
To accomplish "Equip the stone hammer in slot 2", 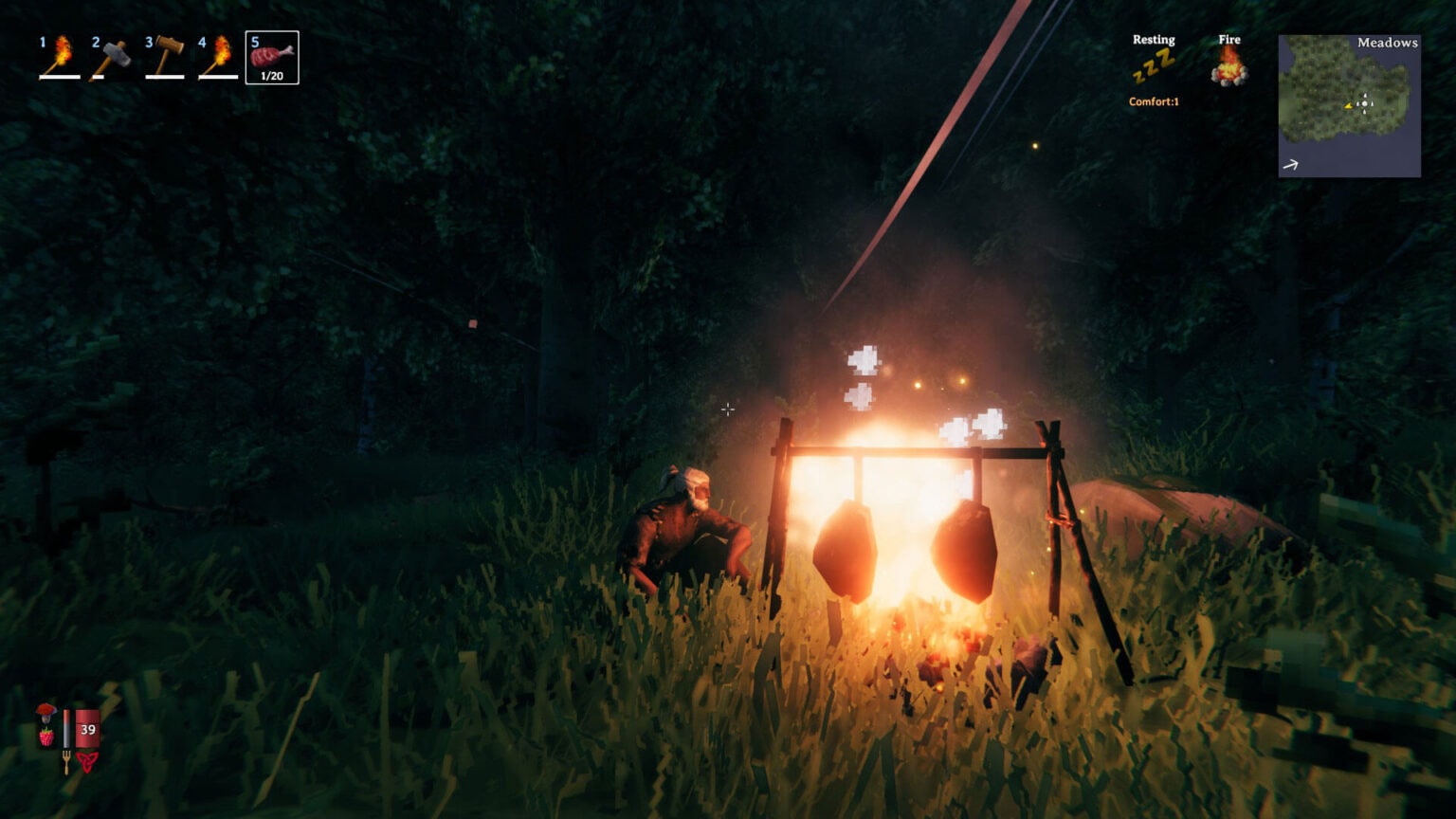I will click(x=112, y=57).
